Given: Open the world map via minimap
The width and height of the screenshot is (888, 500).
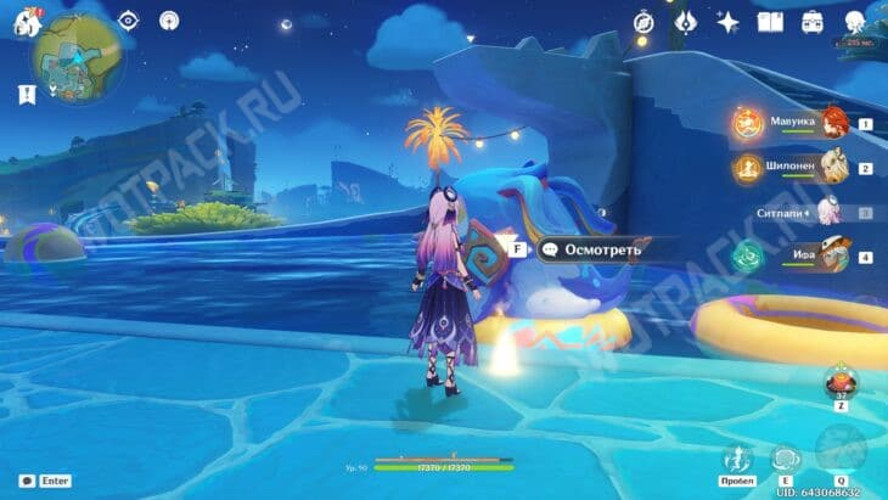Looking at the screenshot, I should pos(76,59).
